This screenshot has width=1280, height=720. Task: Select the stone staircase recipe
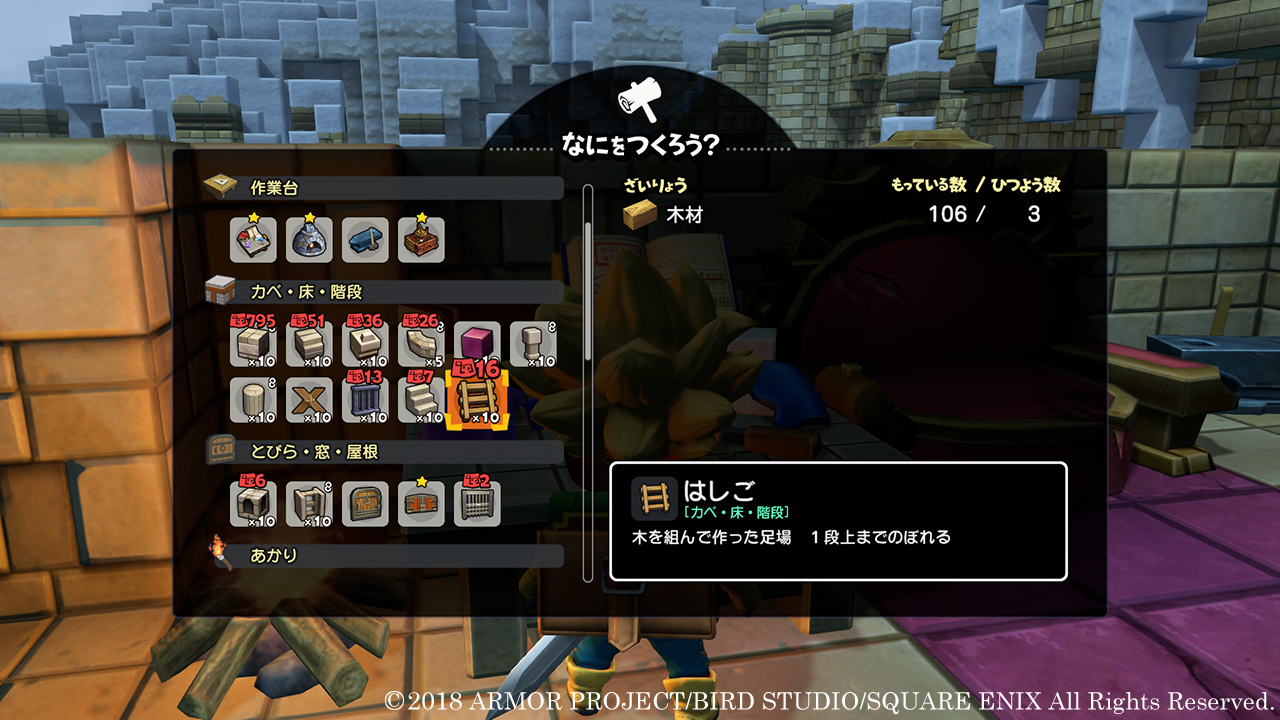(420, 400)
